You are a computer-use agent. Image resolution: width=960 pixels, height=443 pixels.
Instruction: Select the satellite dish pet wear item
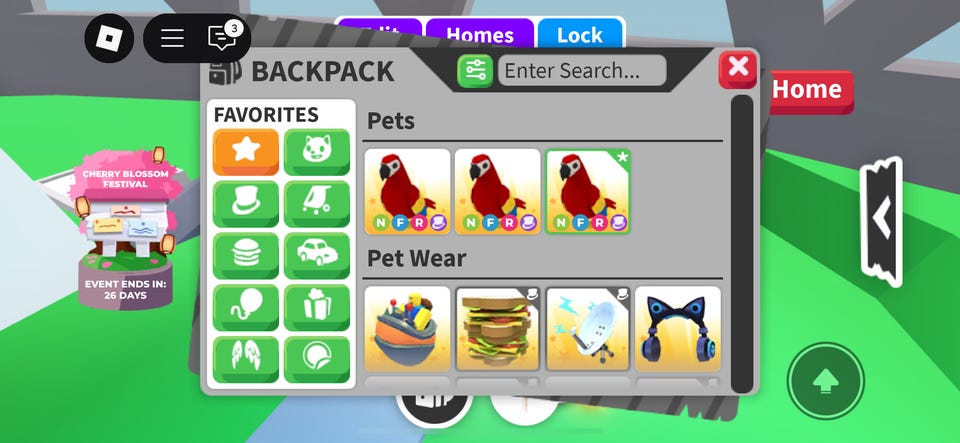coord(588,329)
